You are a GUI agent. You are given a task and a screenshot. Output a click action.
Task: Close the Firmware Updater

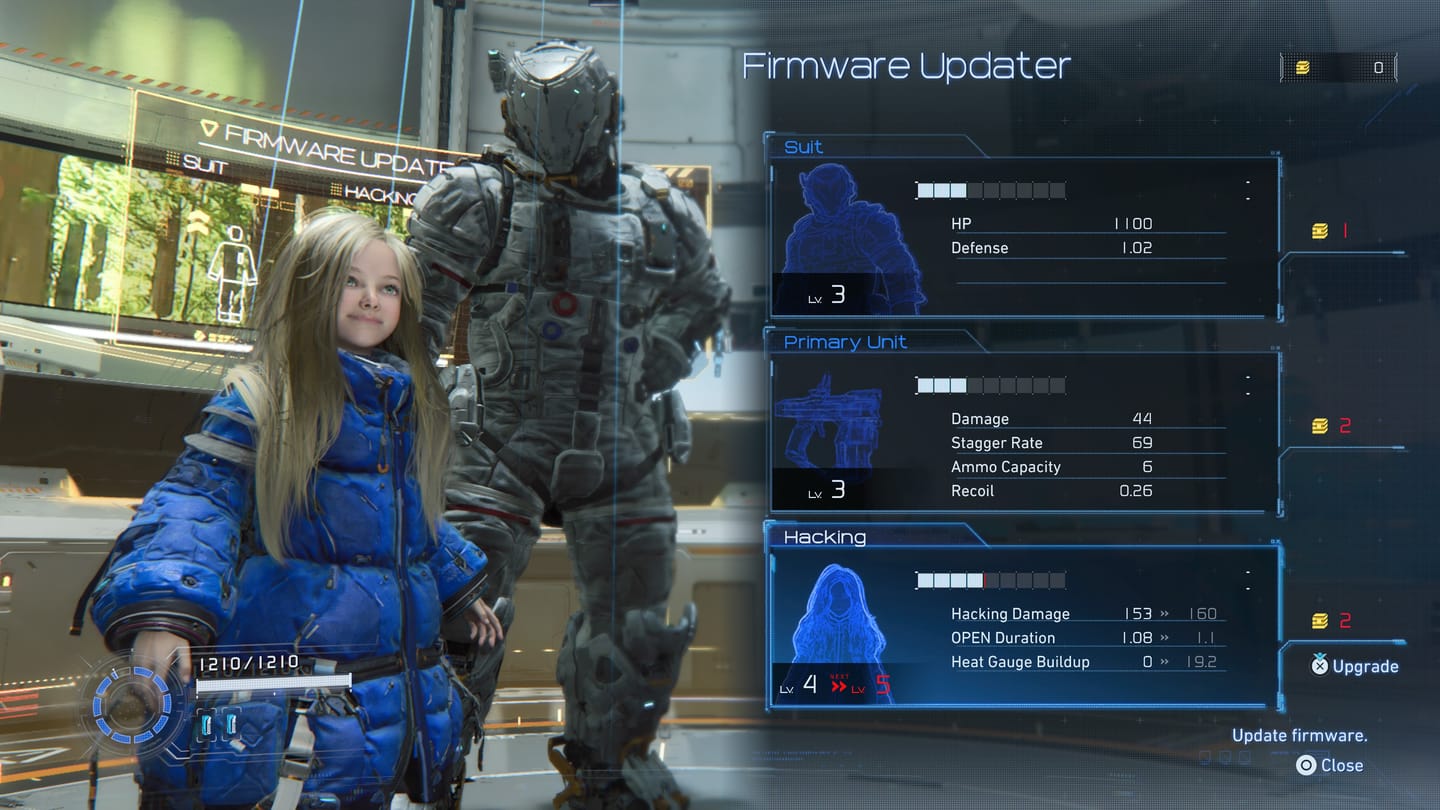[1330, 765]
